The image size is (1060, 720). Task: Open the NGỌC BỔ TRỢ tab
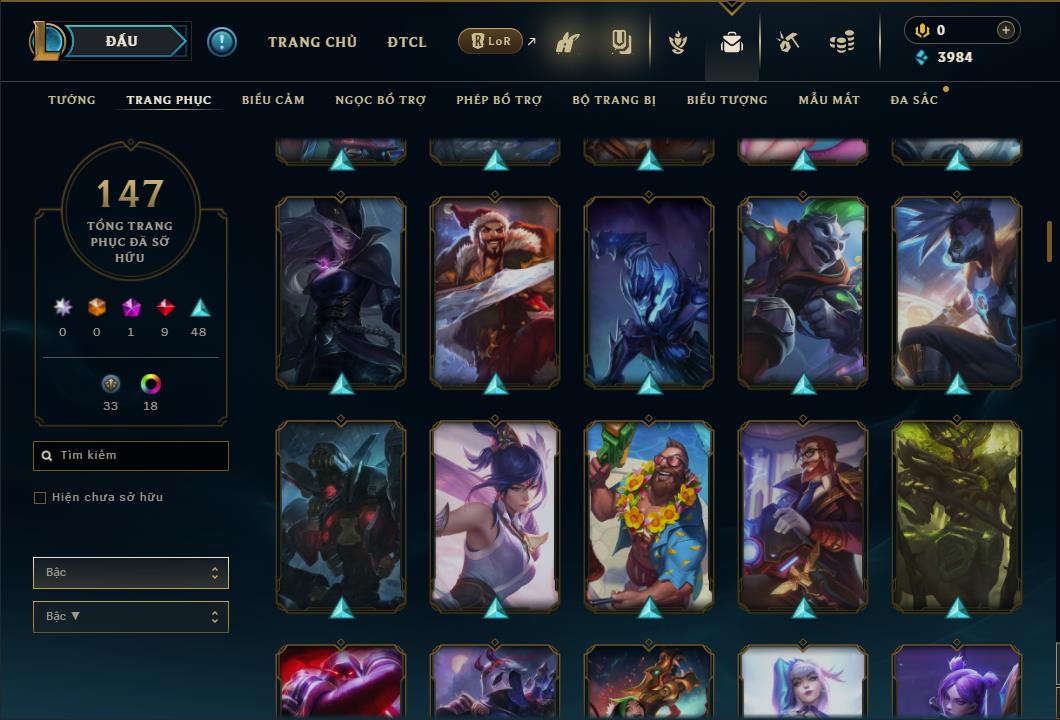pos(380,100)
